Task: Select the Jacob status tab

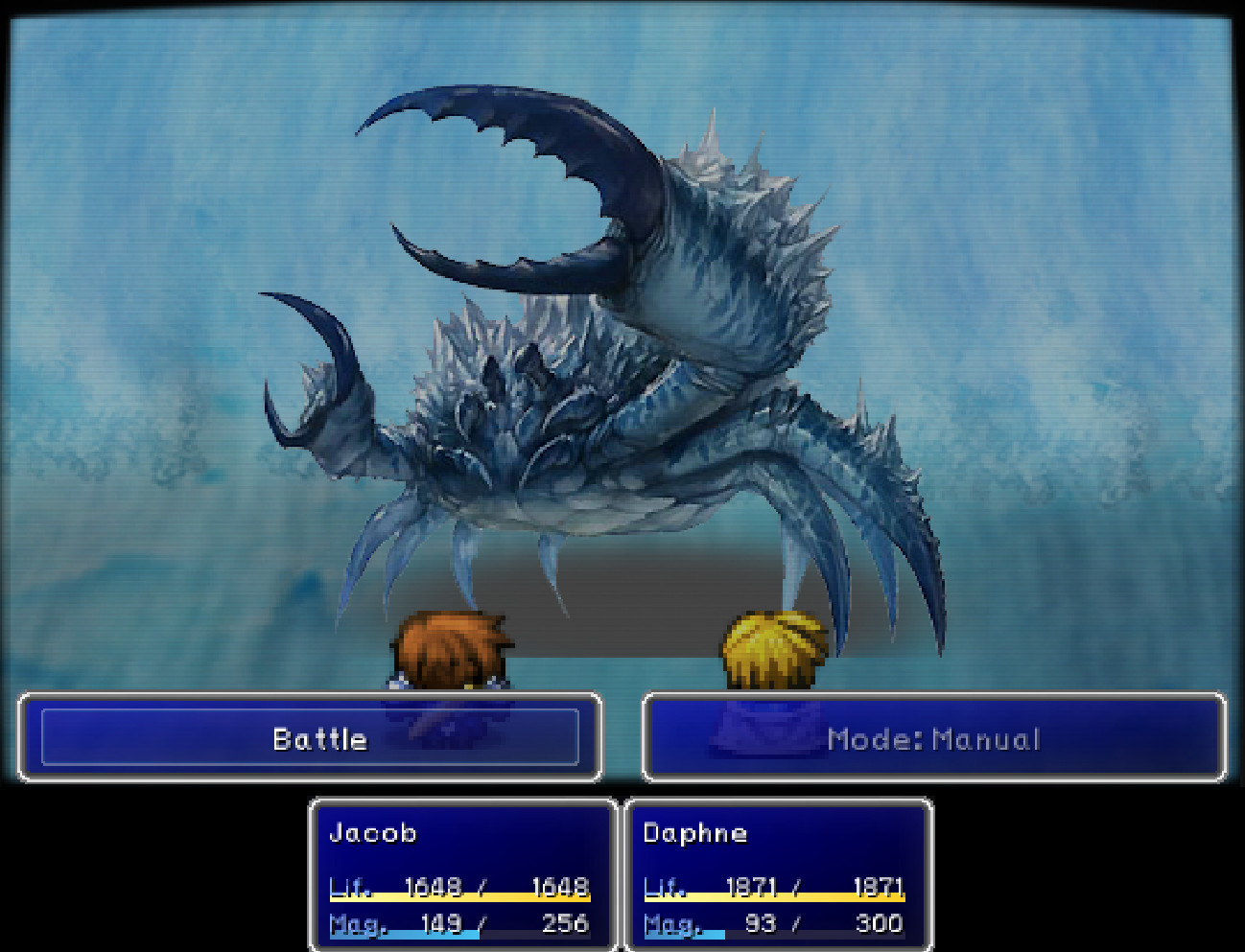Action: [372, 833]
